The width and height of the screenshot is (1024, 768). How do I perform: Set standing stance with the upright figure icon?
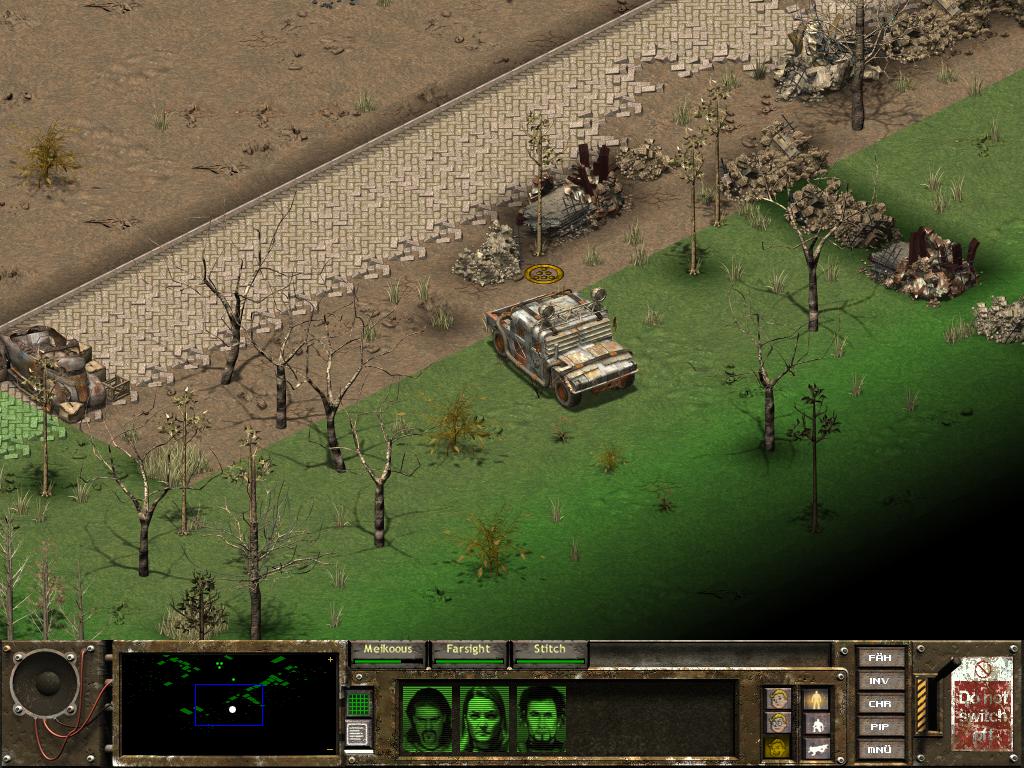[817, 698]
